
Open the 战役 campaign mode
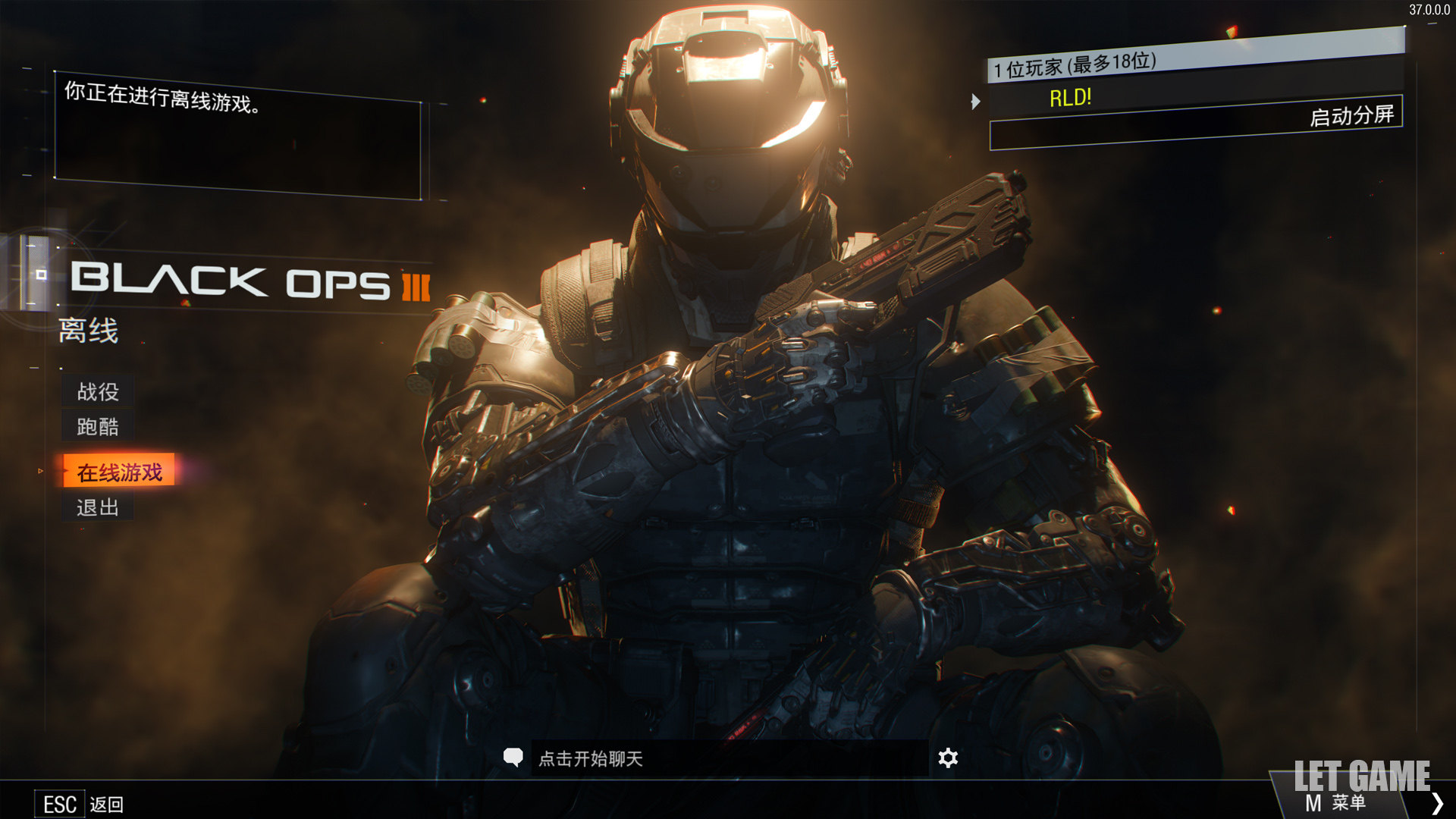[98, 391]
